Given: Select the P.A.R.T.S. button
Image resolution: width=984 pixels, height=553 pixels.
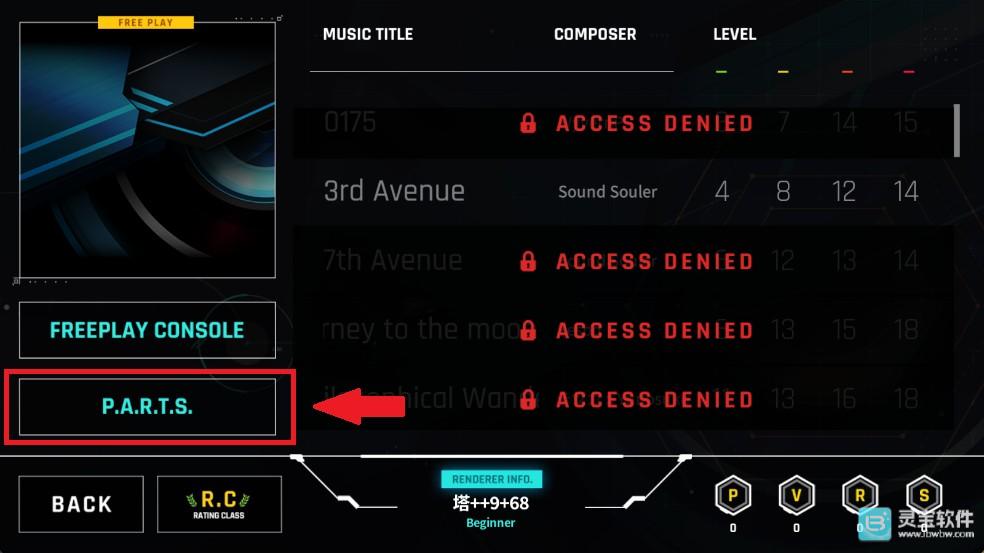Looking at the screenshot, I should point(147,407).
